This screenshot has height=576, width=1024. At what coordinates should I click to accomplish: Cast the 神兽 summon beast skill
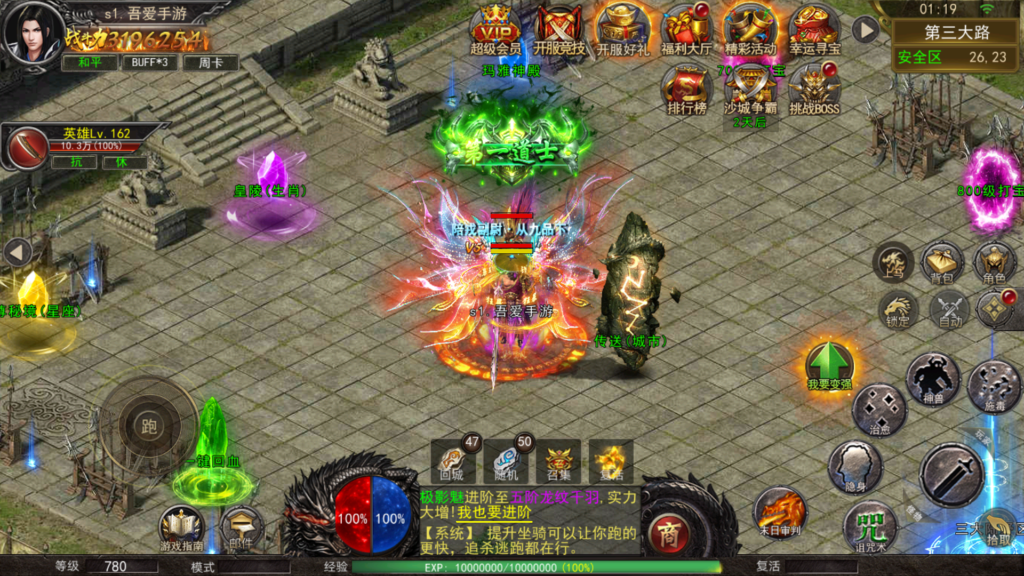[x=932, y=379]
